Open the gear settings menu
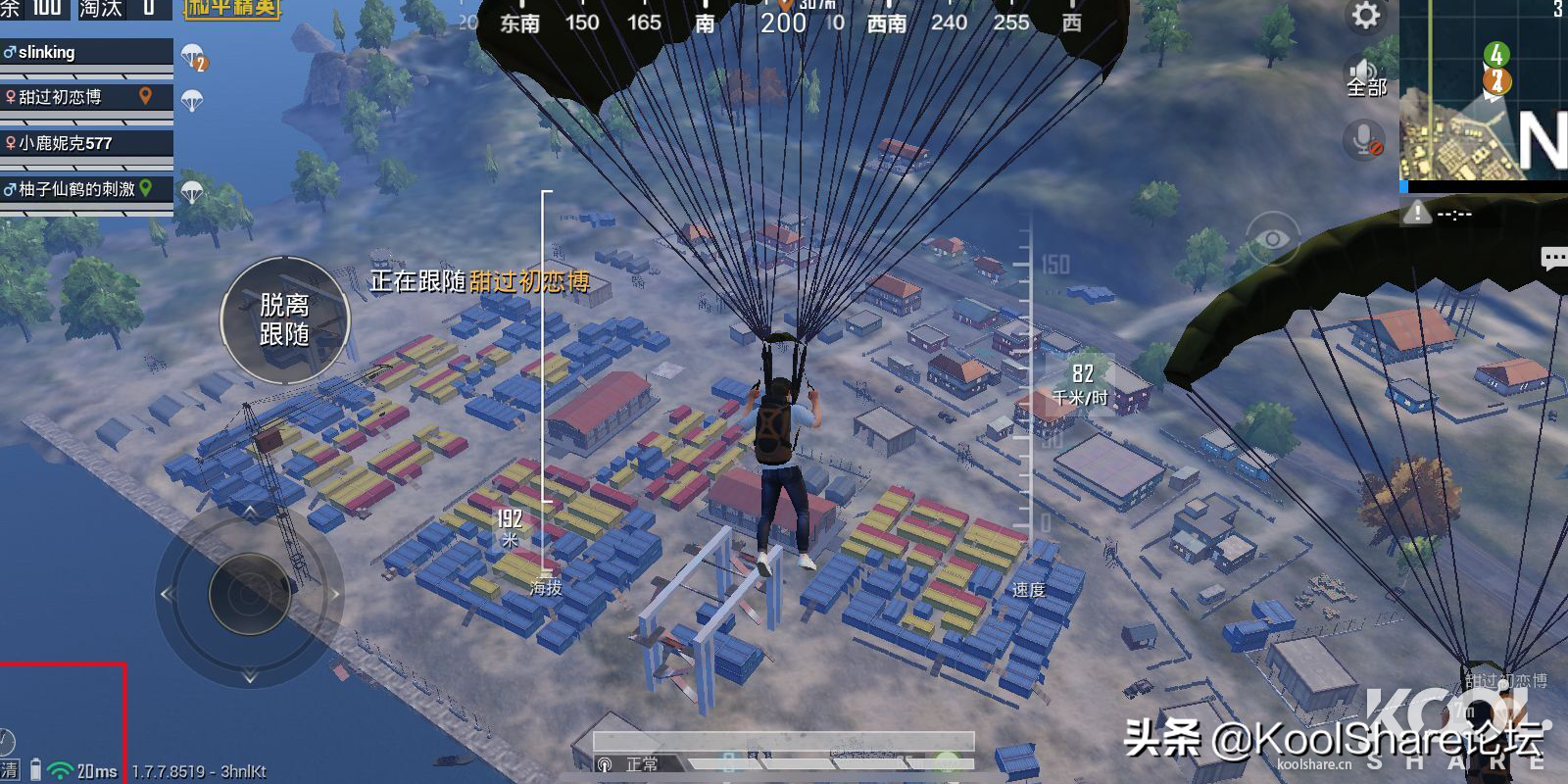The height and width of the screenshot is (784, 1568). [x=1365, y=16]
